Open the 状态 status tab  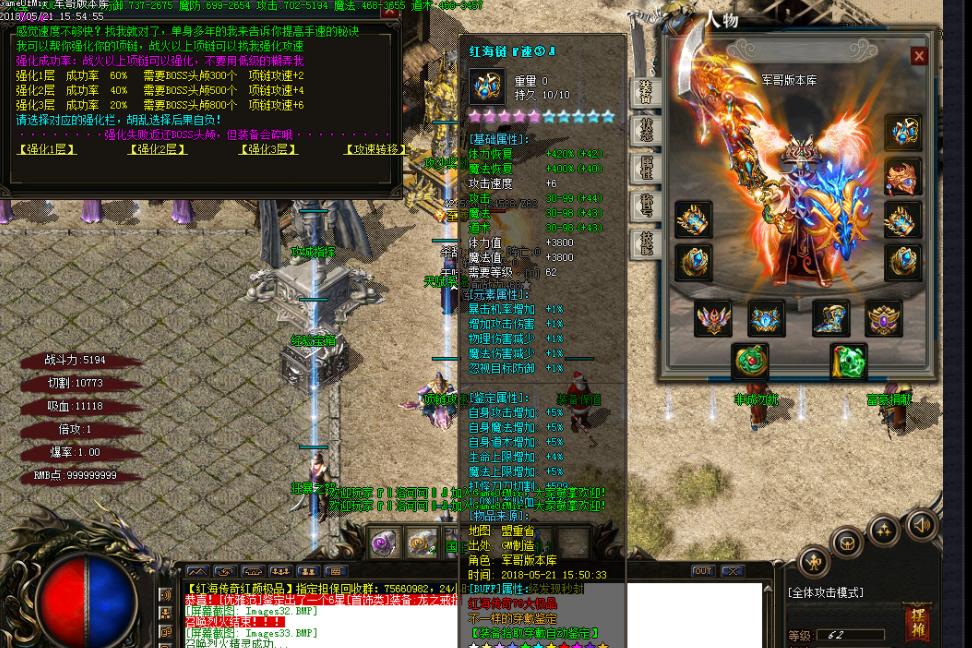click(x=646, y=130)
